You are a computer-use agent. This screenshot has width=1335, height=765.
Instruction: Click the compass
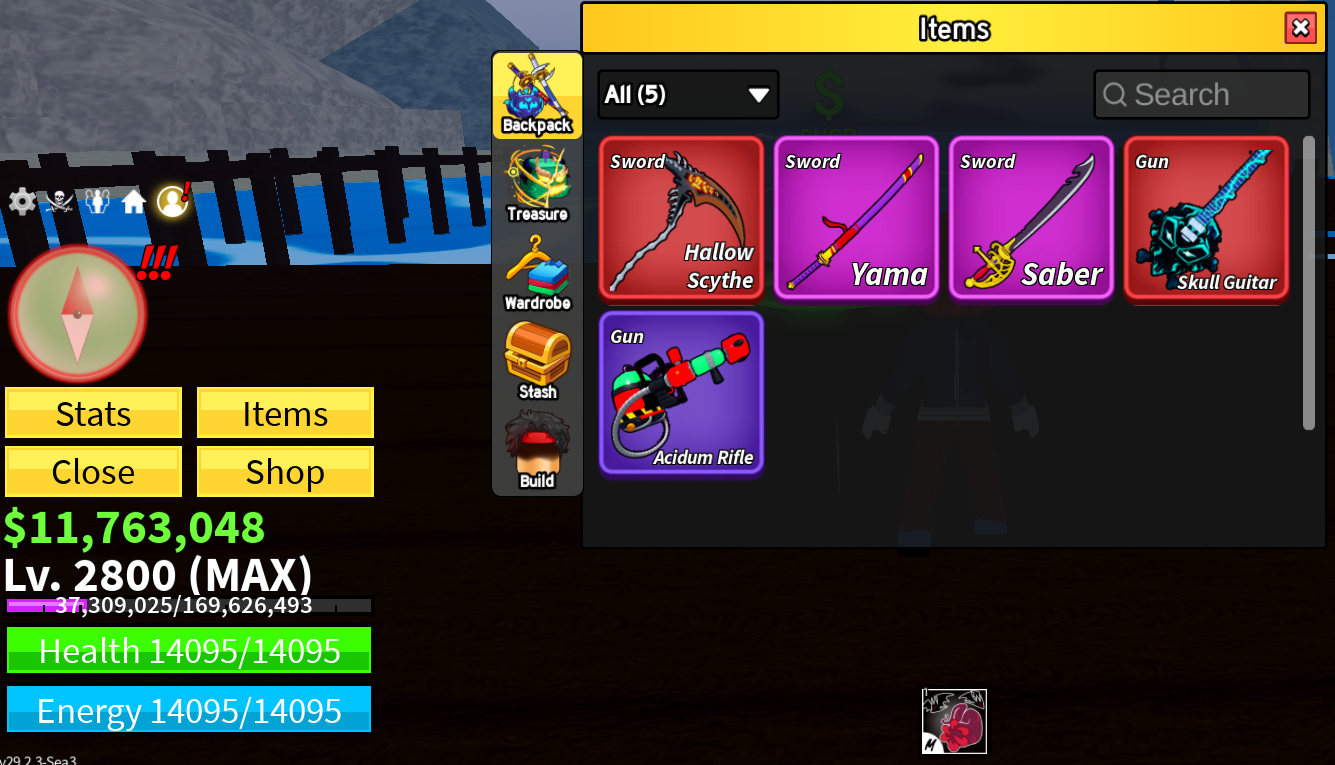pyautogui.click(x=78, y=313)
